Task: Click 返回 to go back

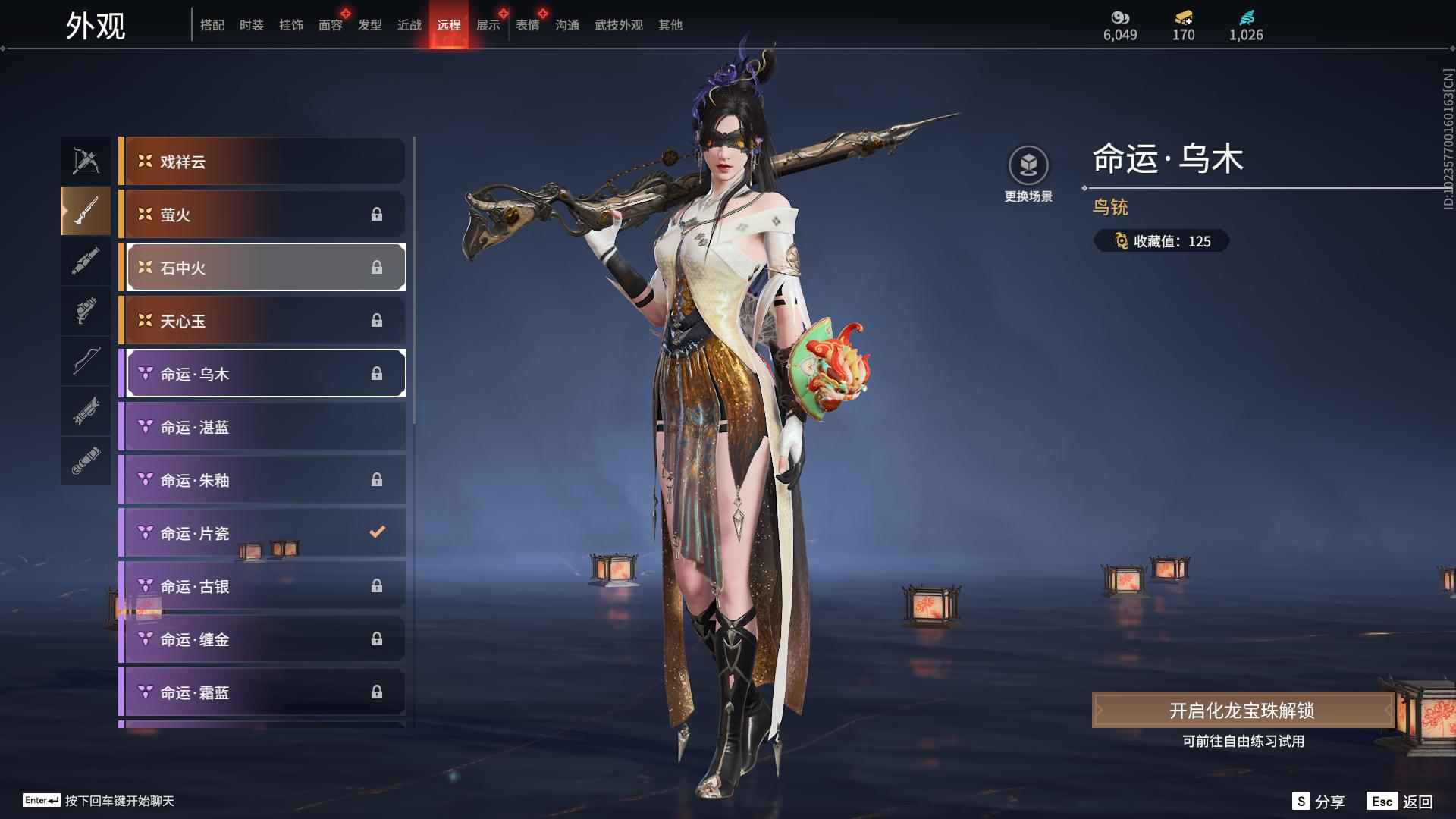Action: point(1401,802)
